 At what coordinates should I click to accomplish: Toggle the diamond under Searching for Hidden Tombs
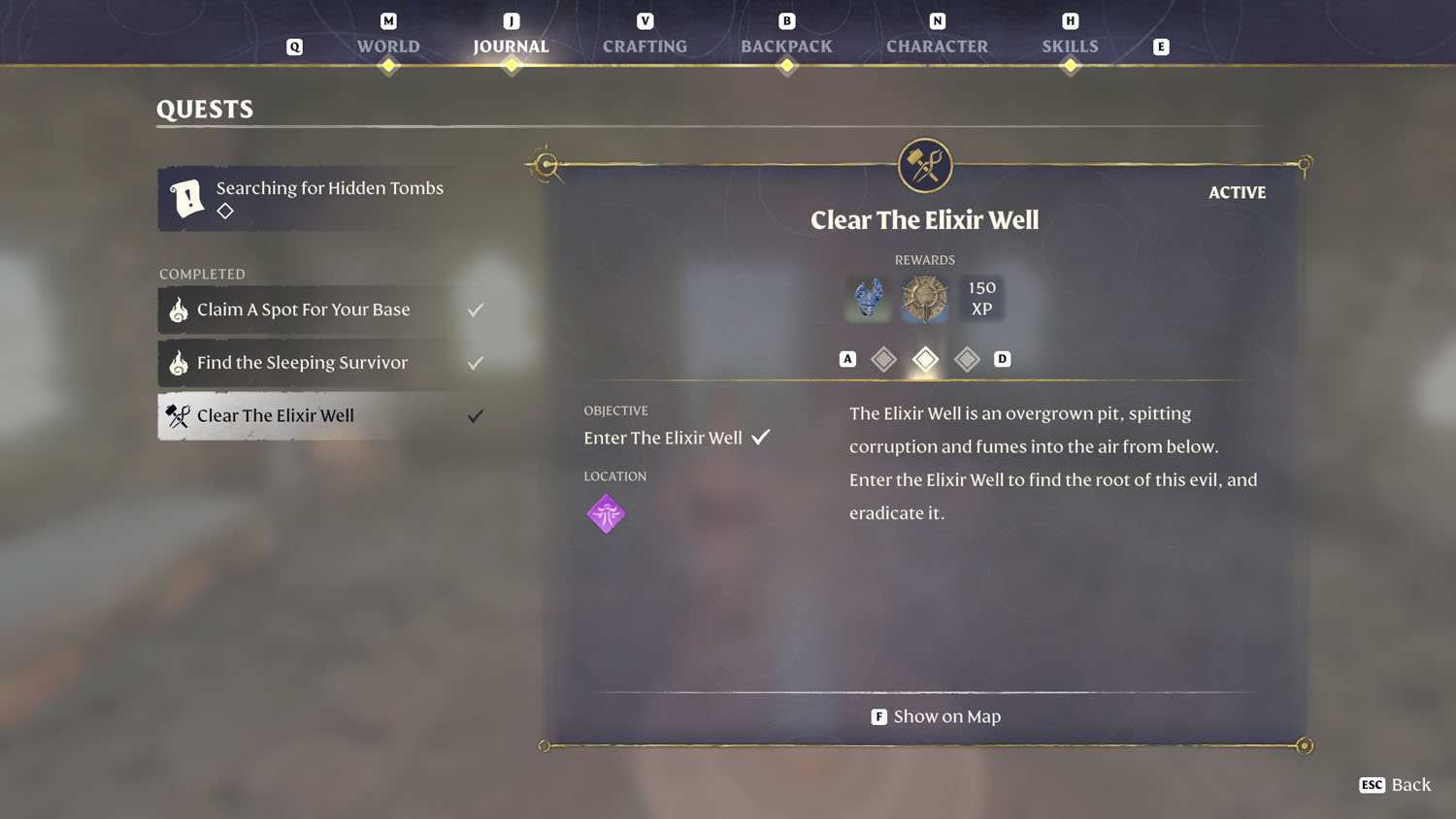[x=224, y=210]
